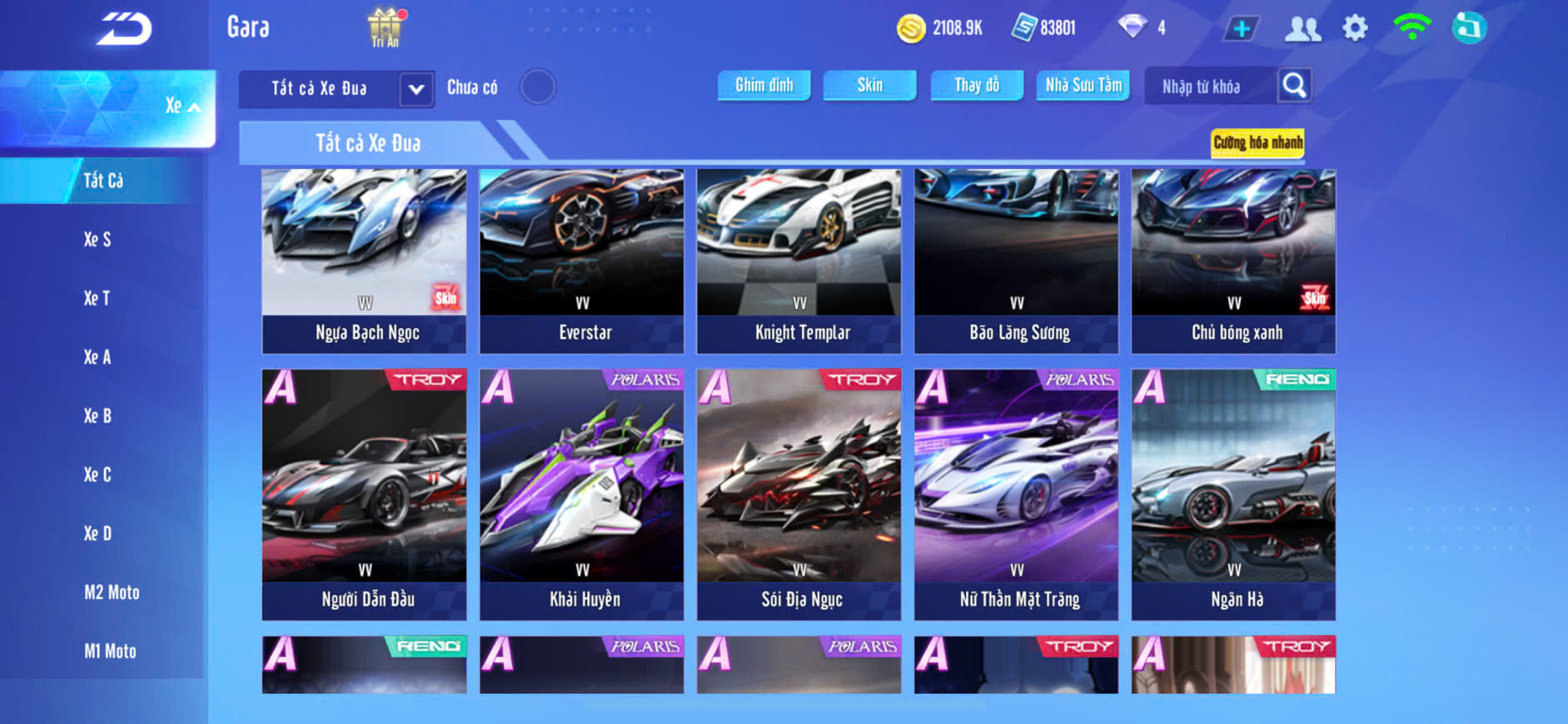Image resolution: width=1568 pixels, height=724 pixels.
Task: Pick the Nữ Thần Mặt Trăng car
Action: pos(1016,494)
